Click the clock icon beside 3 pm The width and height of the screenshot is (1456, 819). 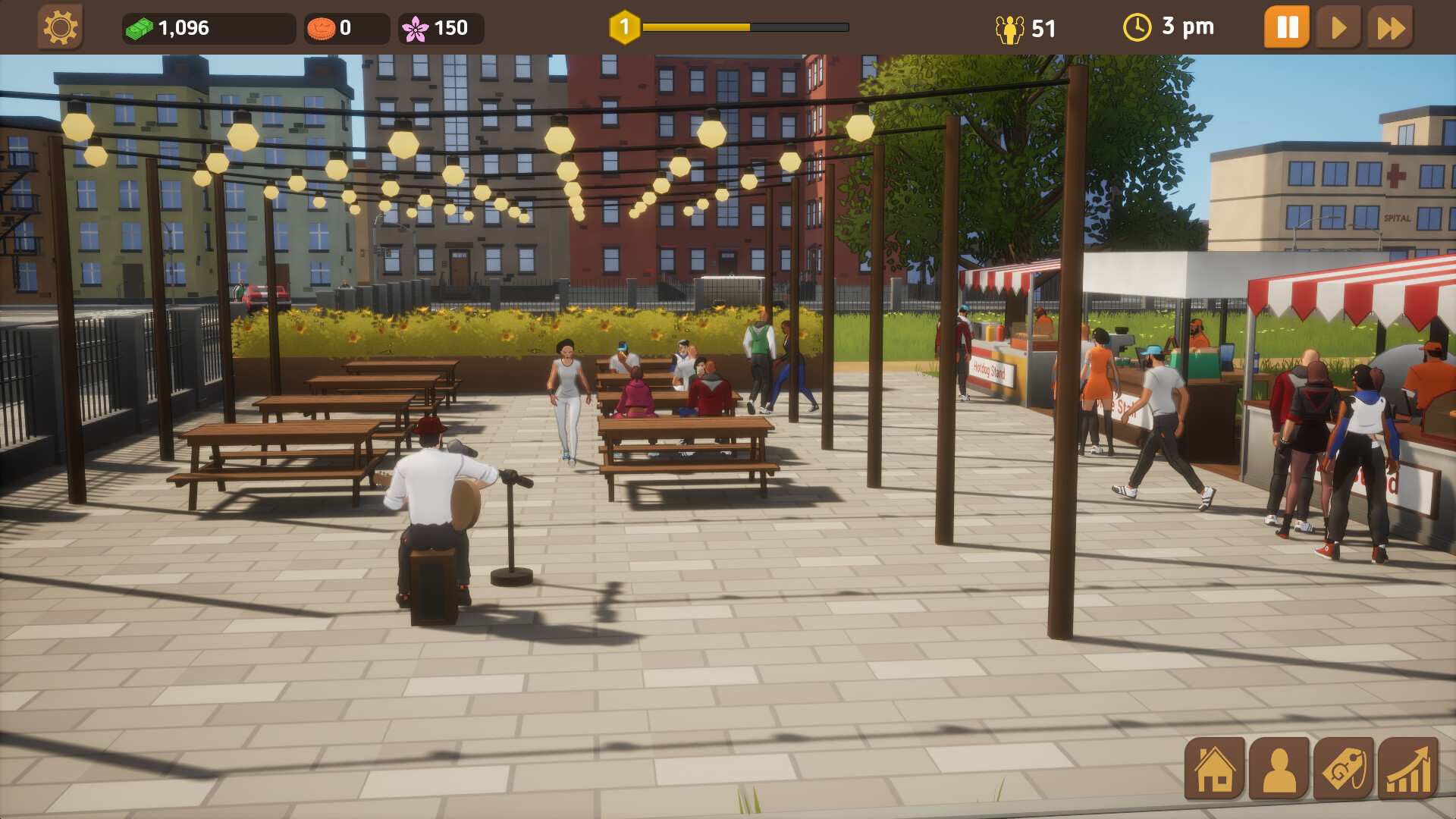coord(1136,27)
